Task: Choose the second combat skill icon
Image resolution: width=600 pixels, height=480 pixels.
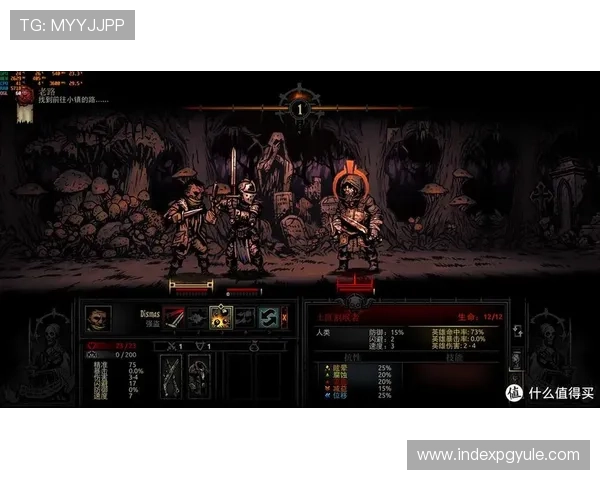Action: click(x=197, y=318)
